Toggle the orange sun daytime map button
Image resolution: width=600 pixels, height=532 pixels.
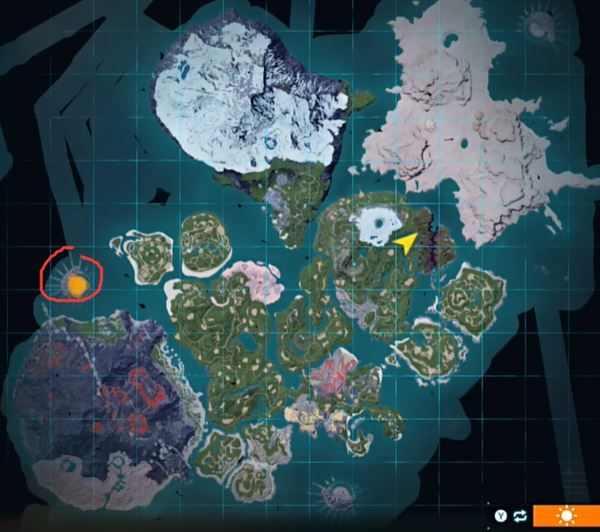(x=566, y=516)
